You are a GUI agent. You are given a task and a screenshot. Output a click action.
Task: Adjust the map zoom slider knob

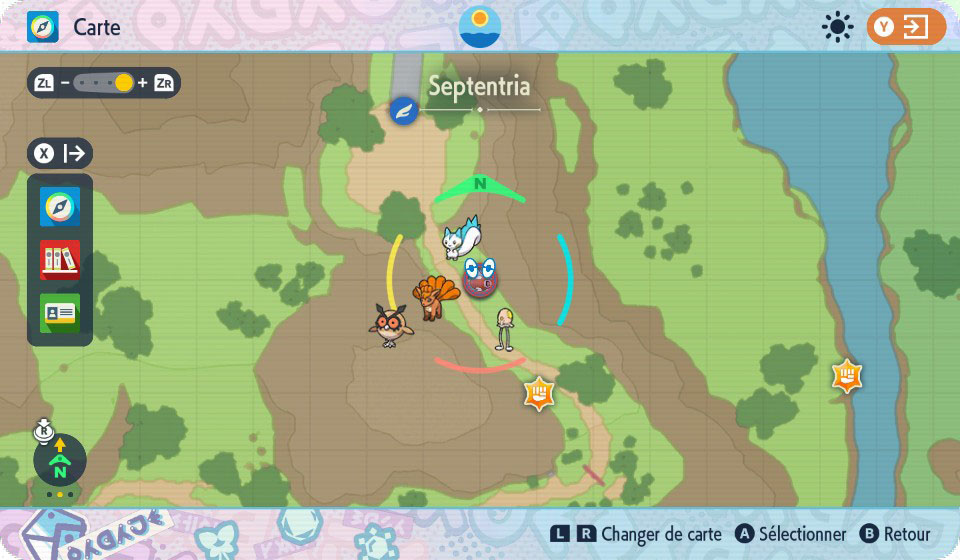click(123, 83)
